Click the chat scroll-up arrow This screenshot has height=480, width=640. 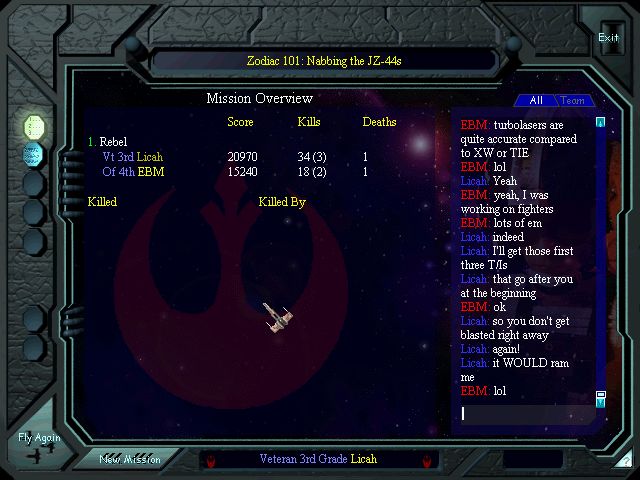(600, 123)
